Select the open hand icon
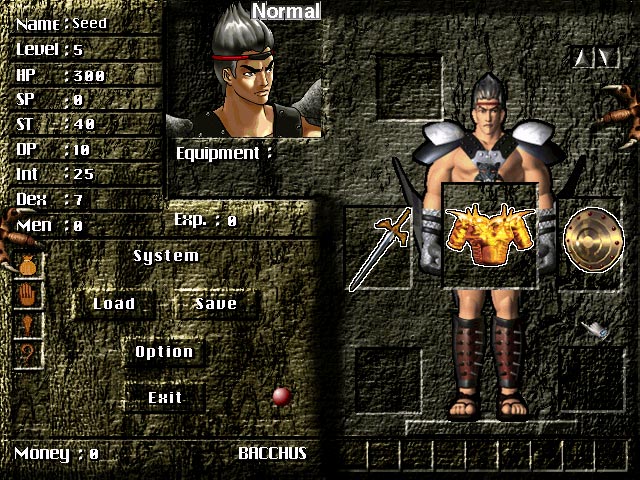Viewport: 640px width, 480px height. click(x=28, y=296)
